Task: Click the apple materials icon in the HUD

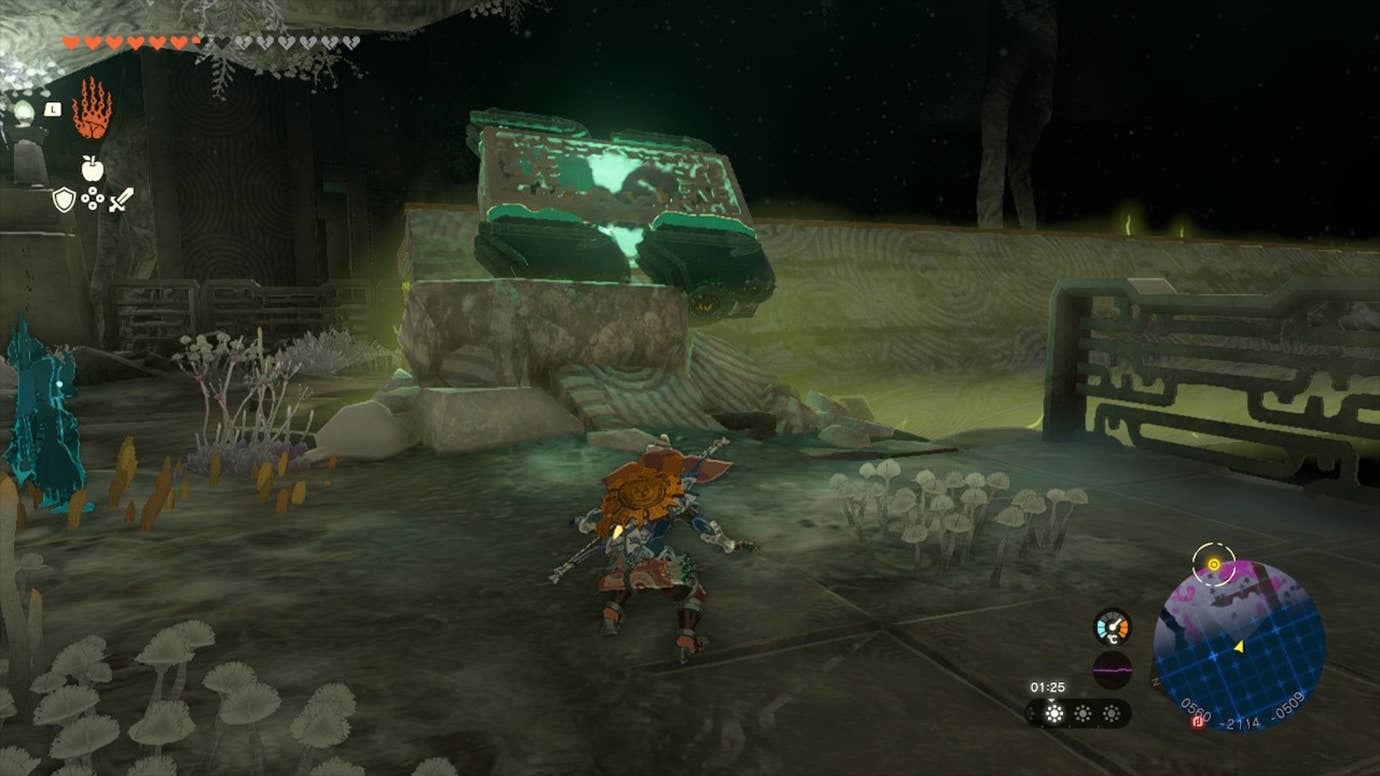Action: [x=91, y=168]
